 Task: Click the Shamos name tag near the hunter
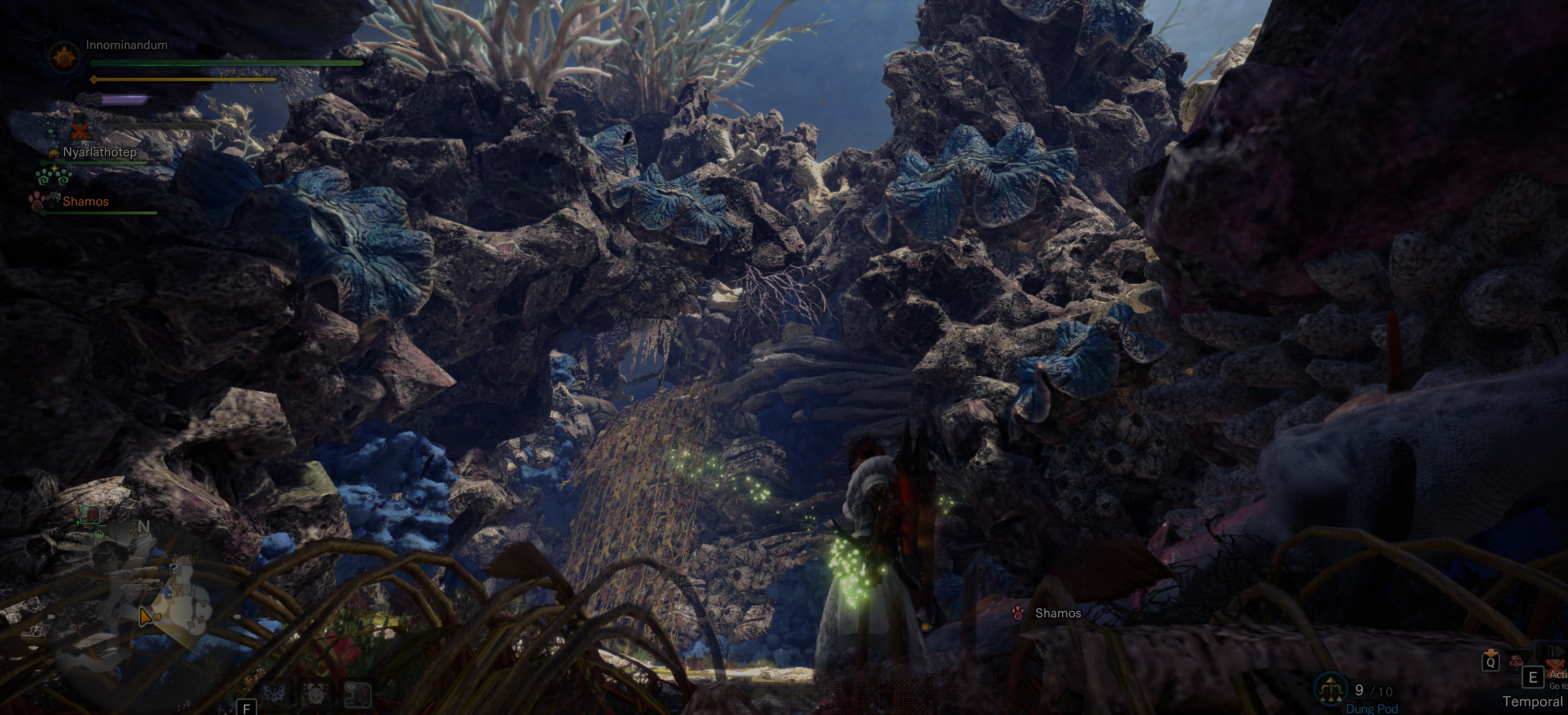[x=1058, y=613]
